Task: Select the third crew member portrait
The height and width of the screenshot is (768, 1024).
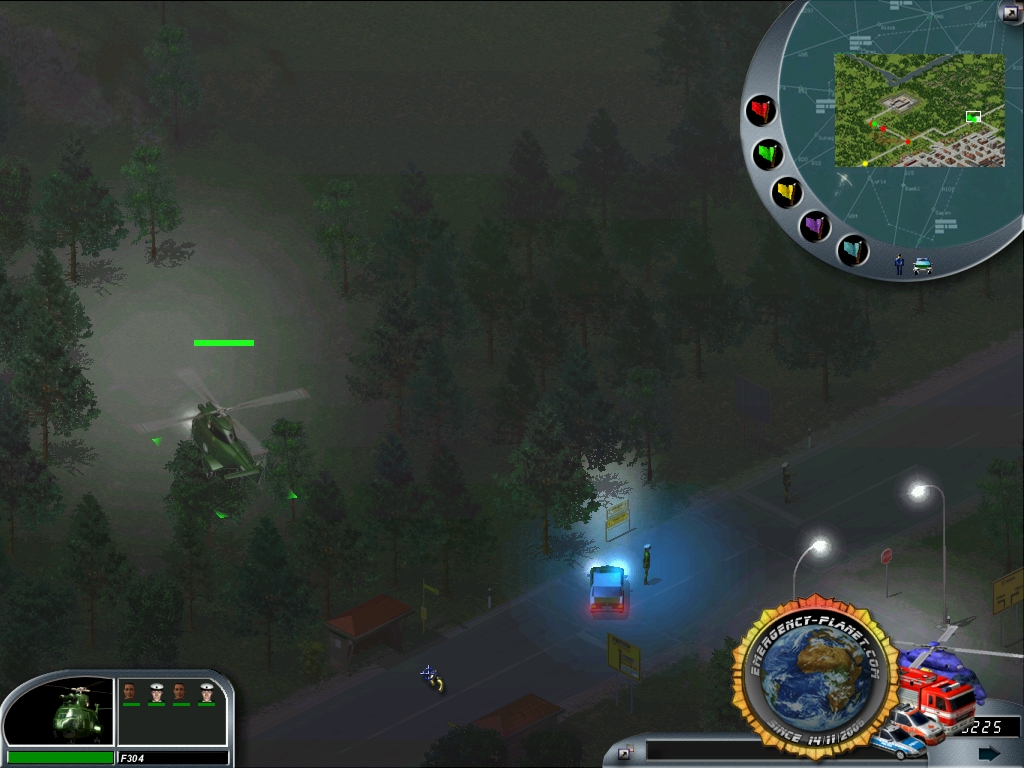Action: pyautogui.click(x=180, y=691)
